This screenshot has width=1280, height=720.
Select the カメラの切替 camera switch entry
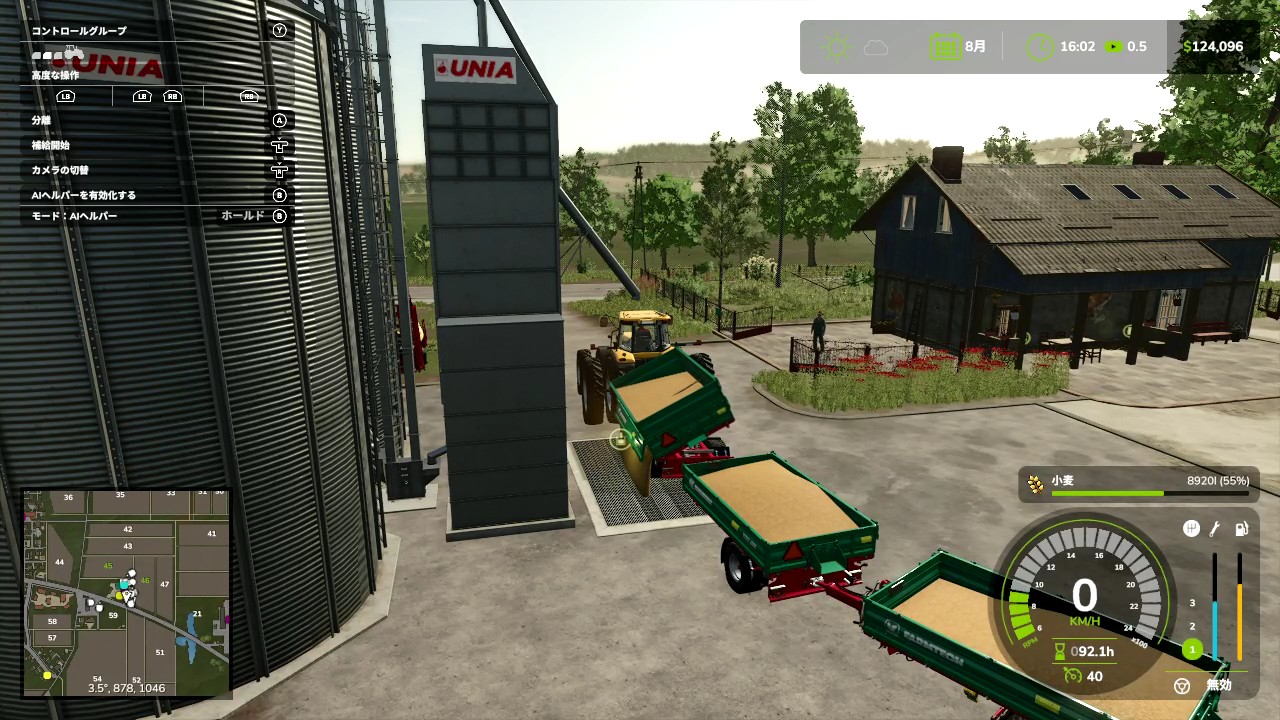[x=59, y=170]
